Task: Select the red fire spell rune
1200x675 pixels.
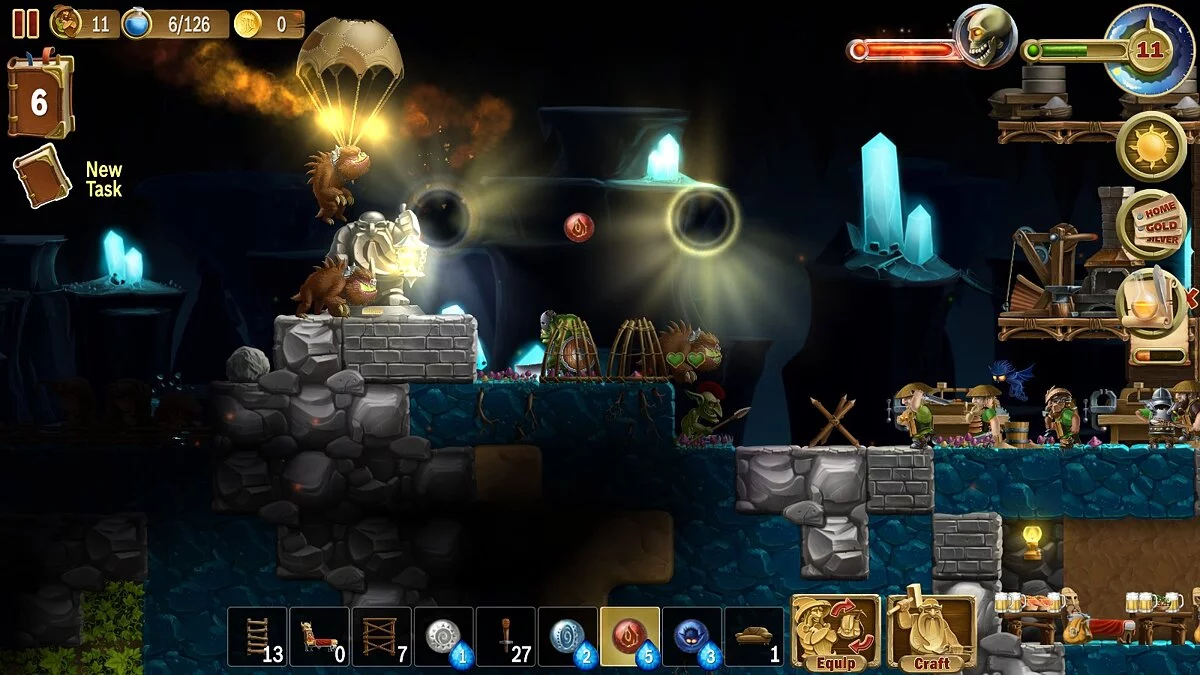Action: tap(630, 636)
